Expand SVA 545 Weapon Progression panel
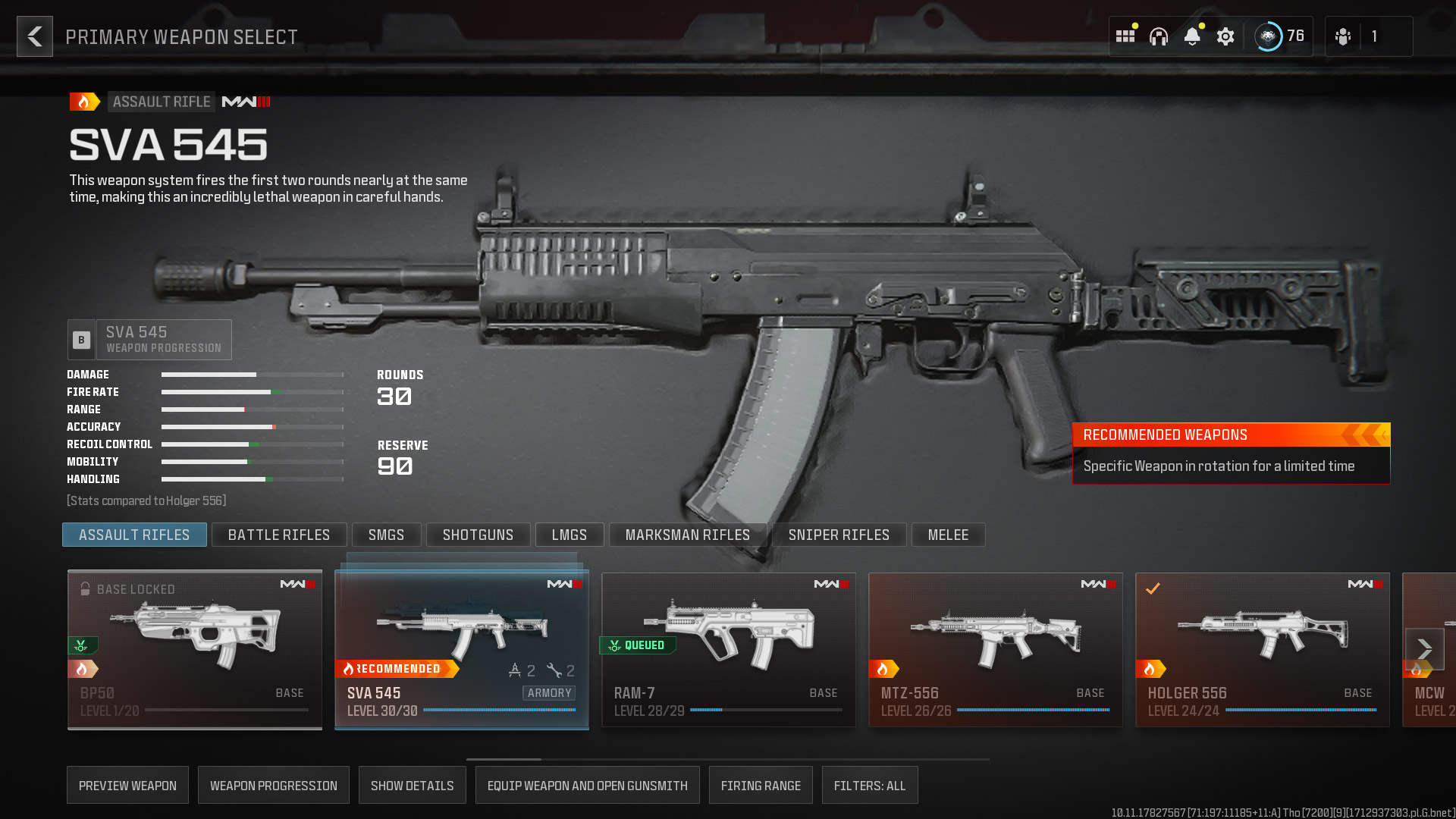Viewport: 1456px width, 819px height. (x=149, y=339)
